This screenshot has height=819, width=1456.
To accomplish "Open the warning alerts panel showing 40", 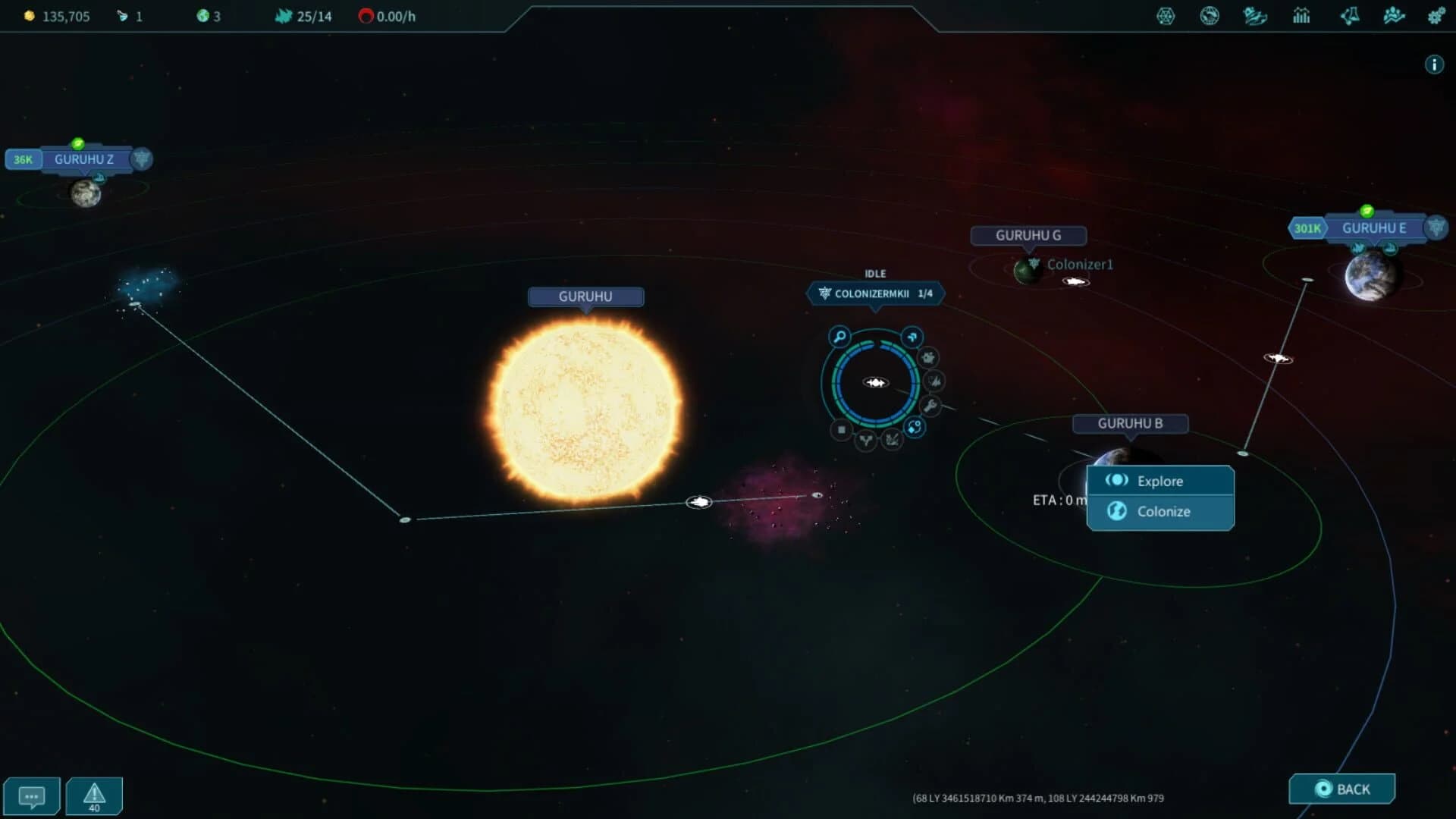I will click(93, 795).
